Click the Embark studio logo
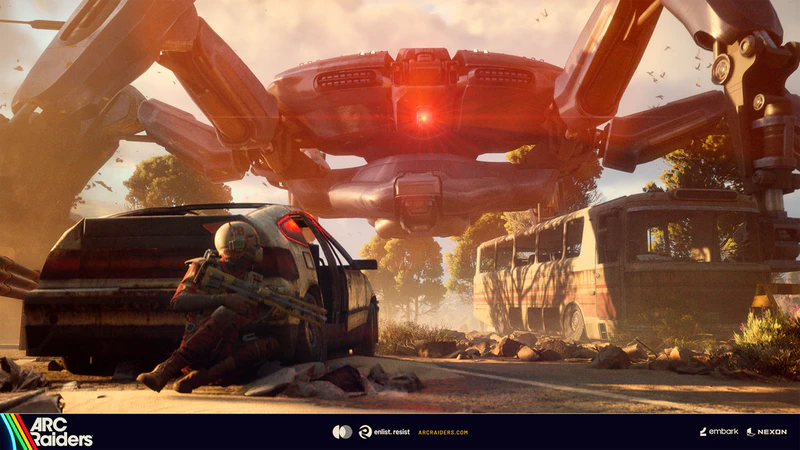The height and width of the screenshot is (450, 800). click(718, 432)
